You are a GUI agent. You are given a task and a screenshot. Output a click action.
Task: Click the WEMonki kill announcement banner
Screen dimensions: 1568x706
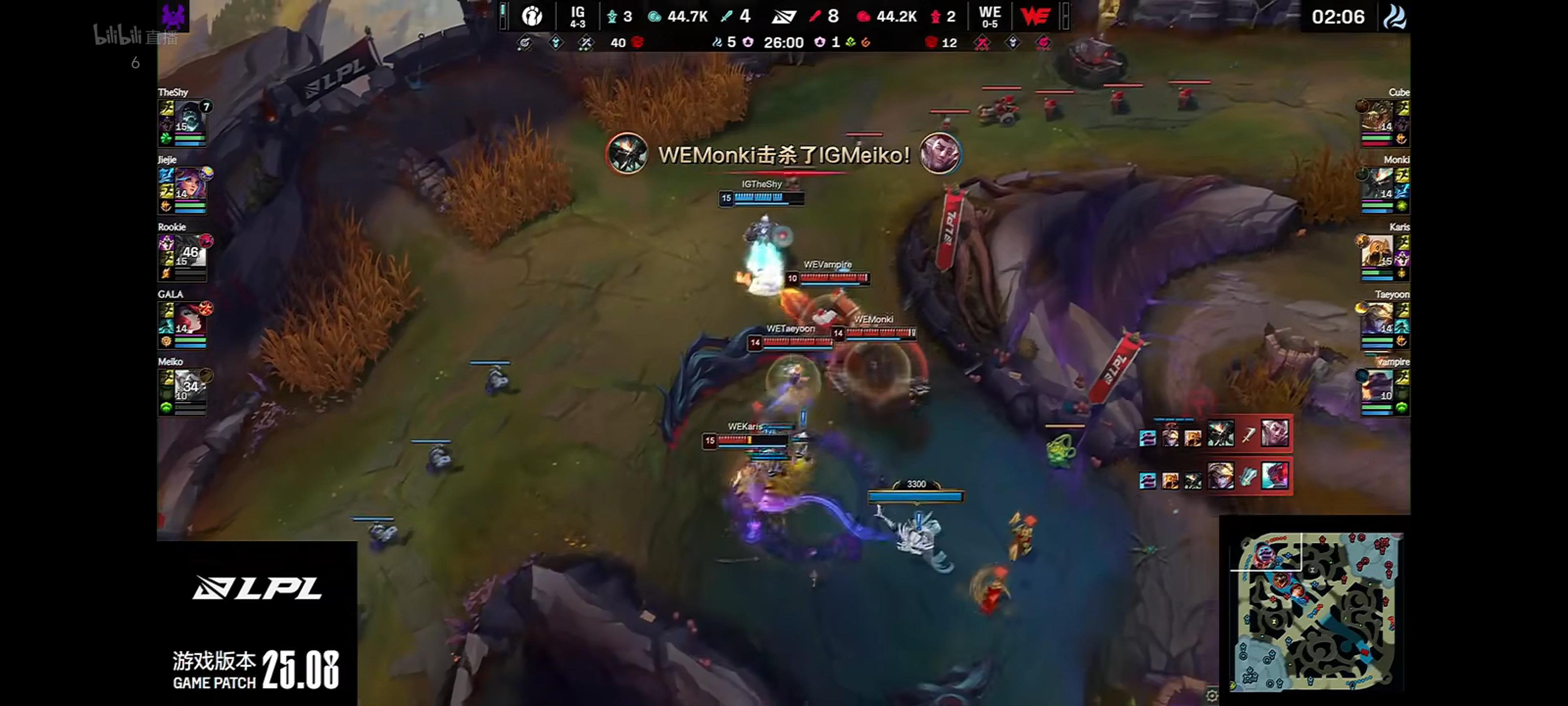pos(784,156)
